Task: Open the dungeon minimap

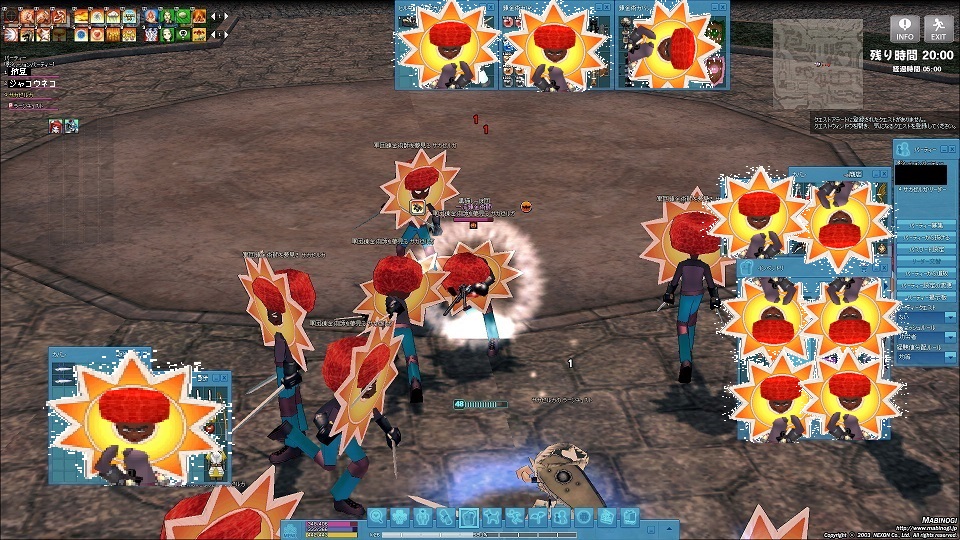Action: click(x=817, y=62)
